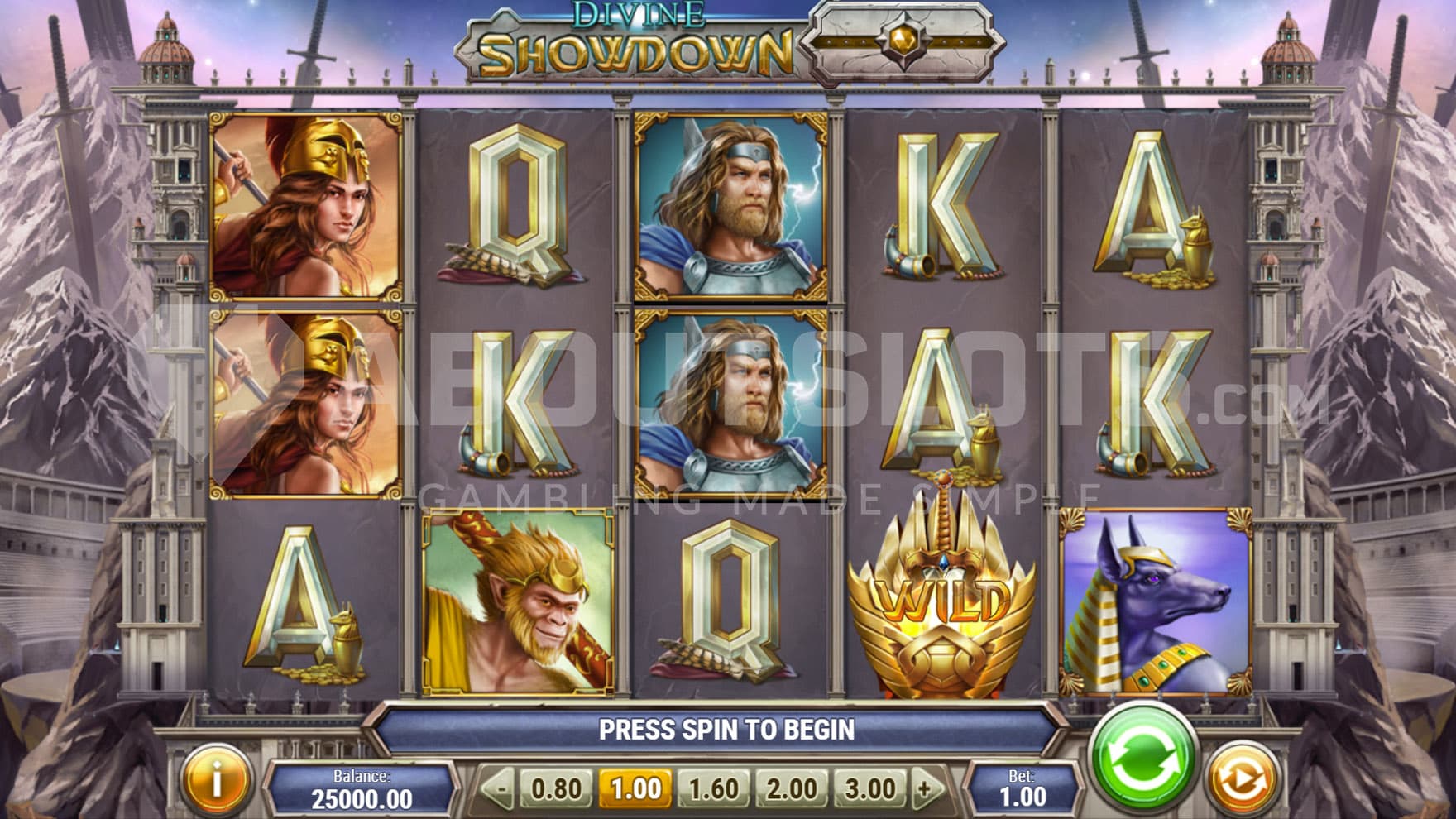This screenshot has width=1456, height=819.
Task: Select the 0.80 bet amount
Action: [x=555, y=788]
